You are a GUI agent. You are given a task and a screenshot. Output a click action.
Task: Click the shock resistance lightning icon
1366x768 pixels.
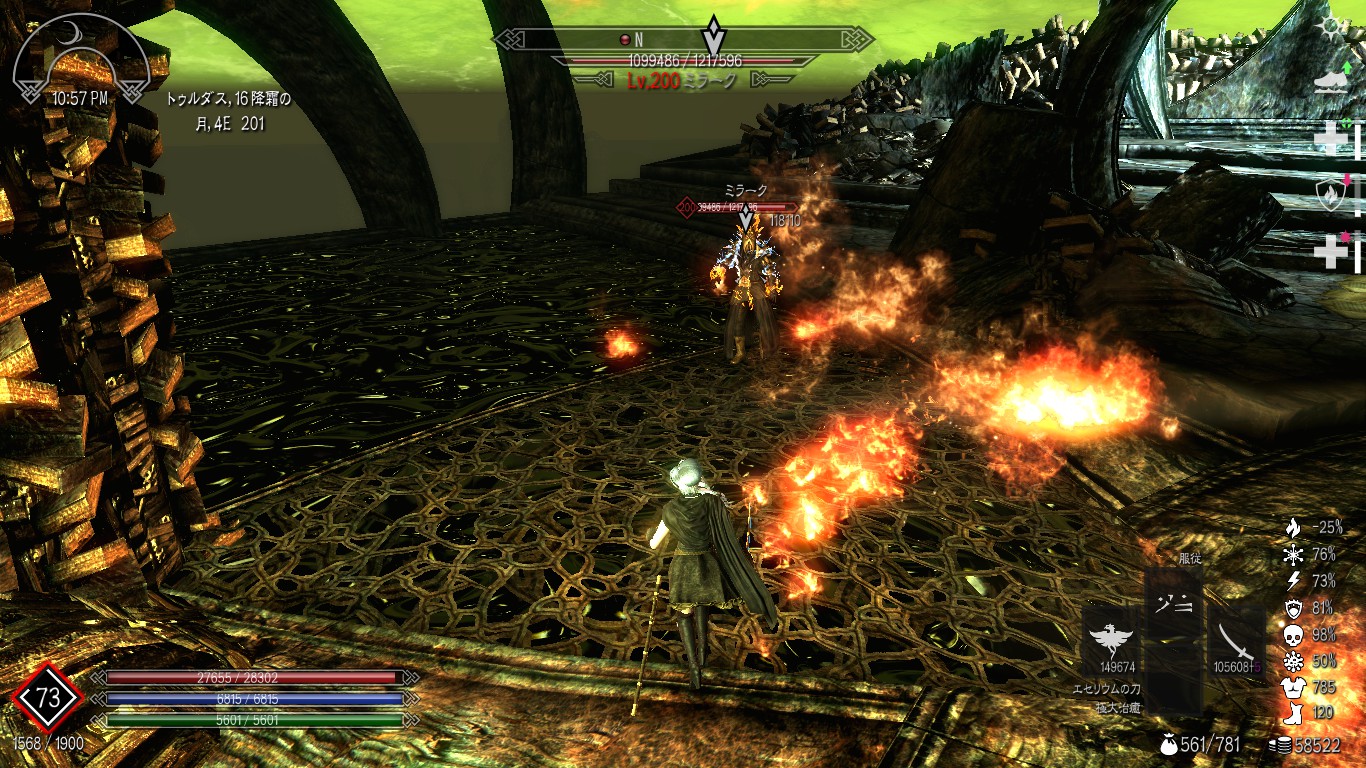click(1293, 581)
